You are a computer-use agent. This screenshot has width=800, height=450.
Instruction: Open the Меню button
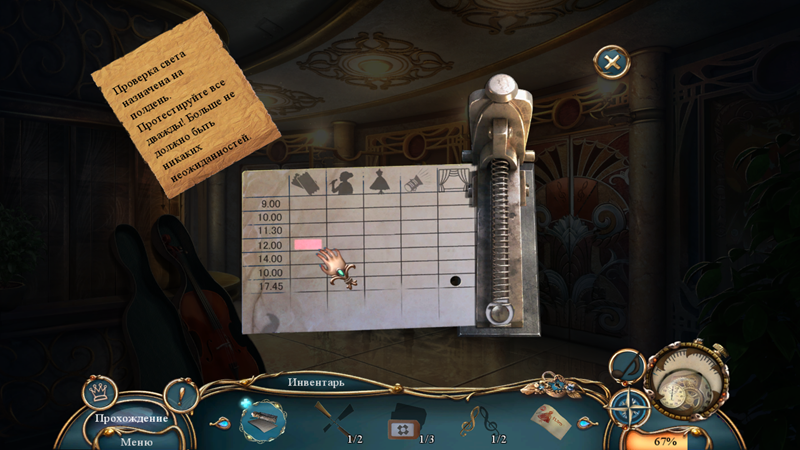[136, 441]
